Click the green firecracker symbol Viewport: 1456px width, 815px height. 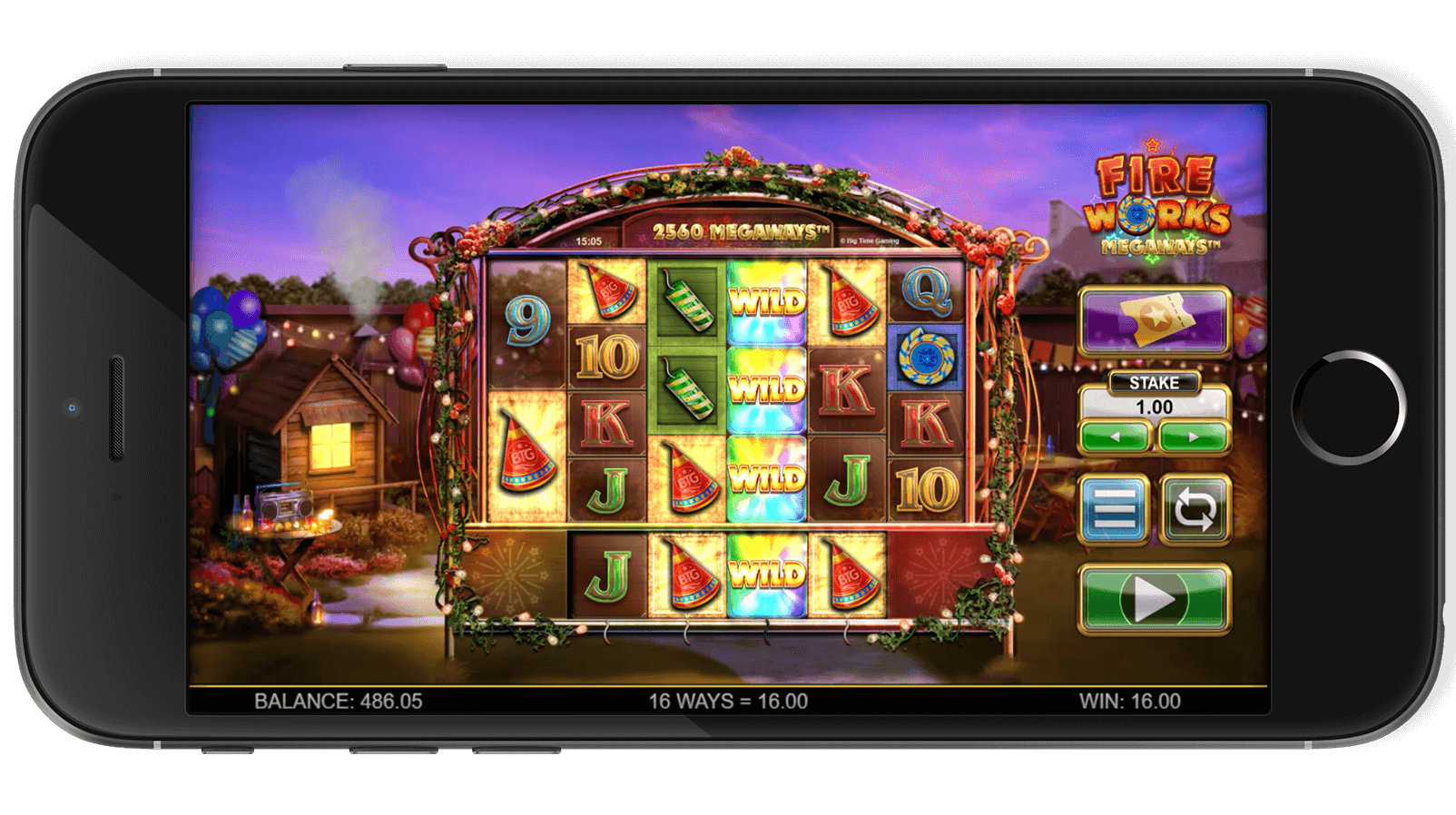pyautogui.click(x=688, y=304)
